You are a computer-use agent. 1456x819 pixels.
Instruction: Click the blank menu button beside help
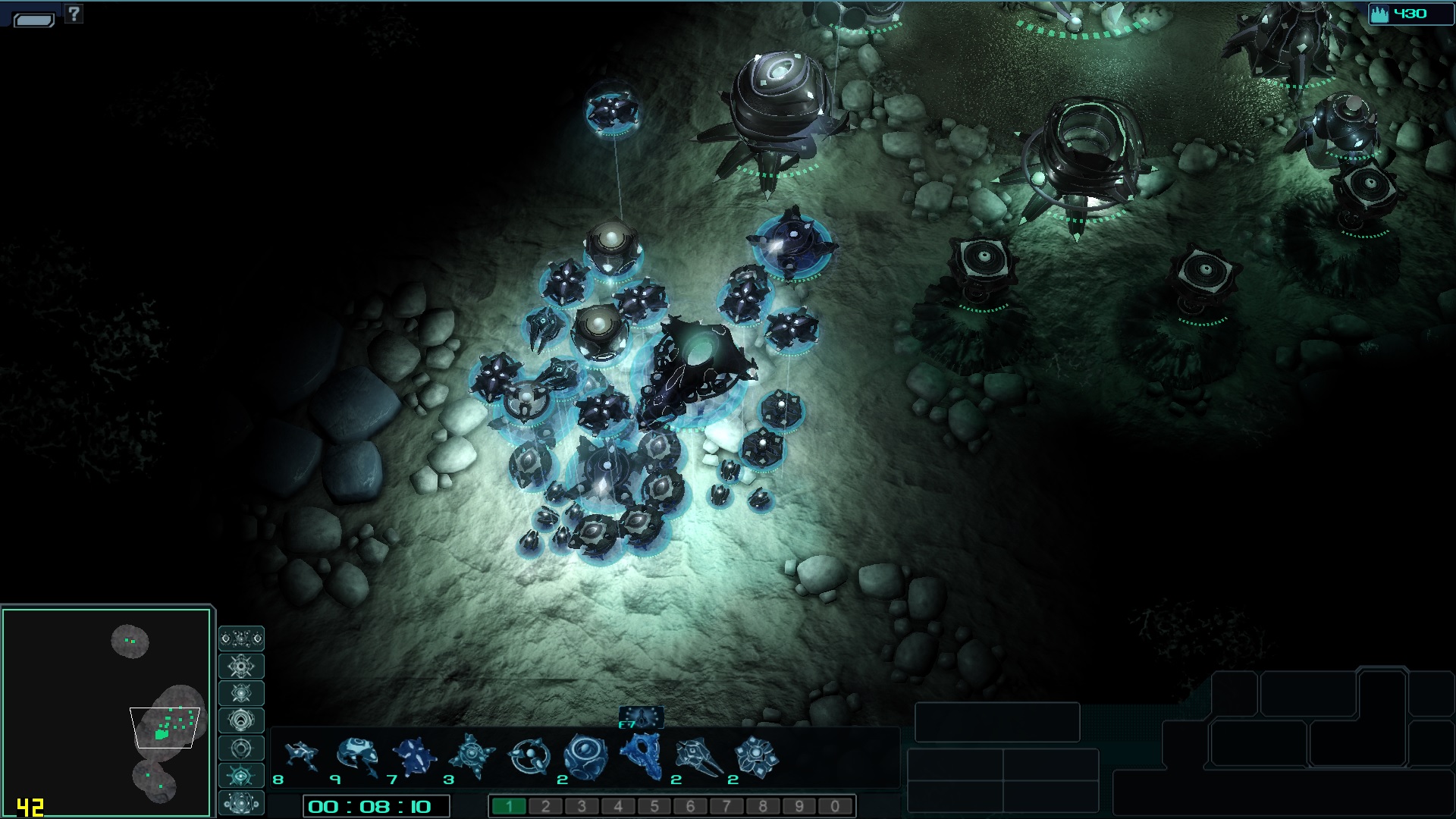point(34,19)
